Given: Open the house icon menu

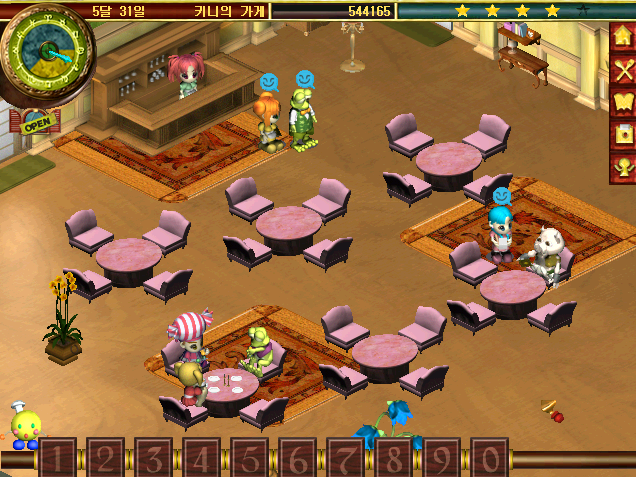Looking at the screenshot, I should pos(623,37).
